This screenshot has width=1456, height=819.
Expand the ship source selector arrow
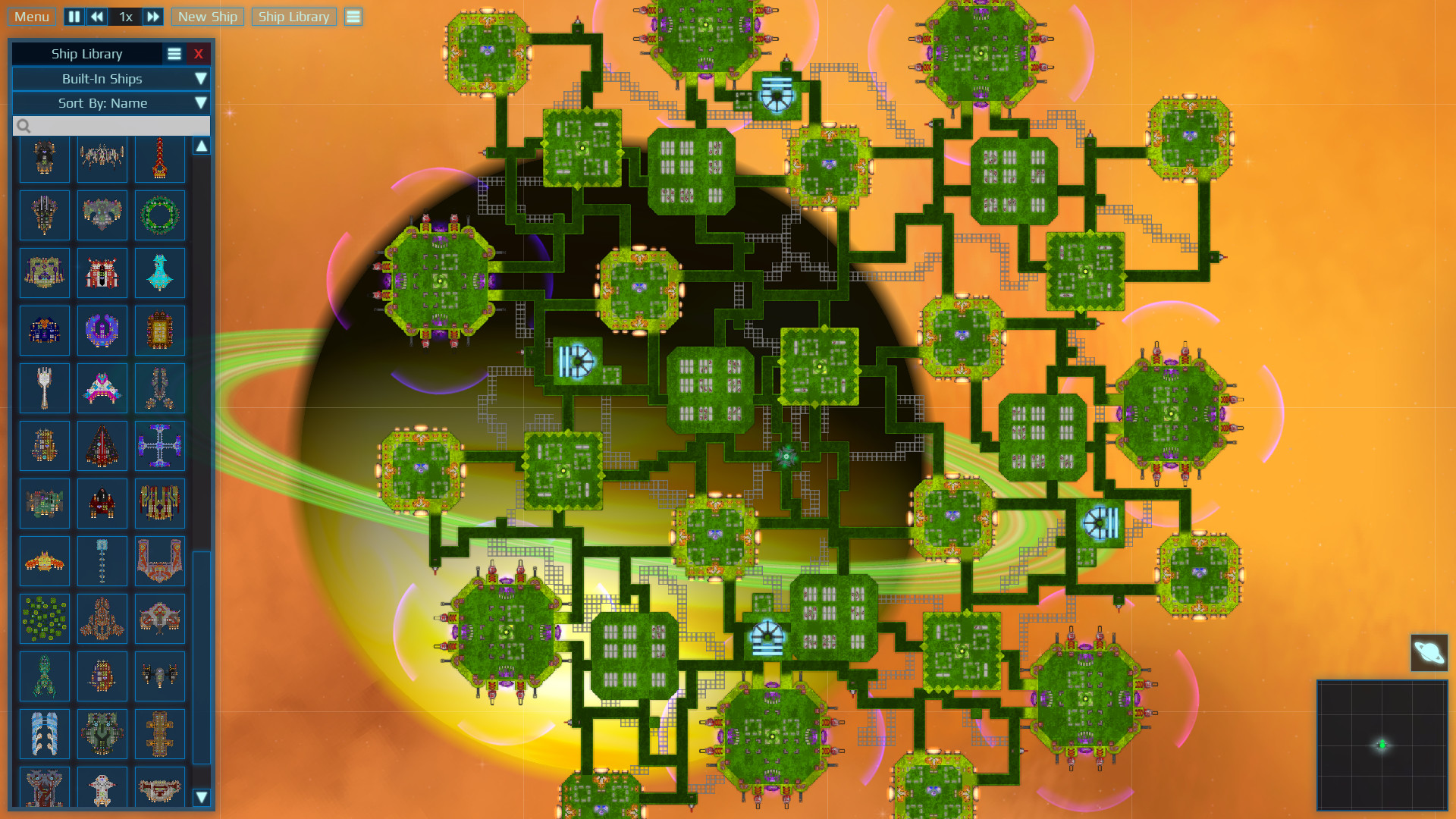201,78
